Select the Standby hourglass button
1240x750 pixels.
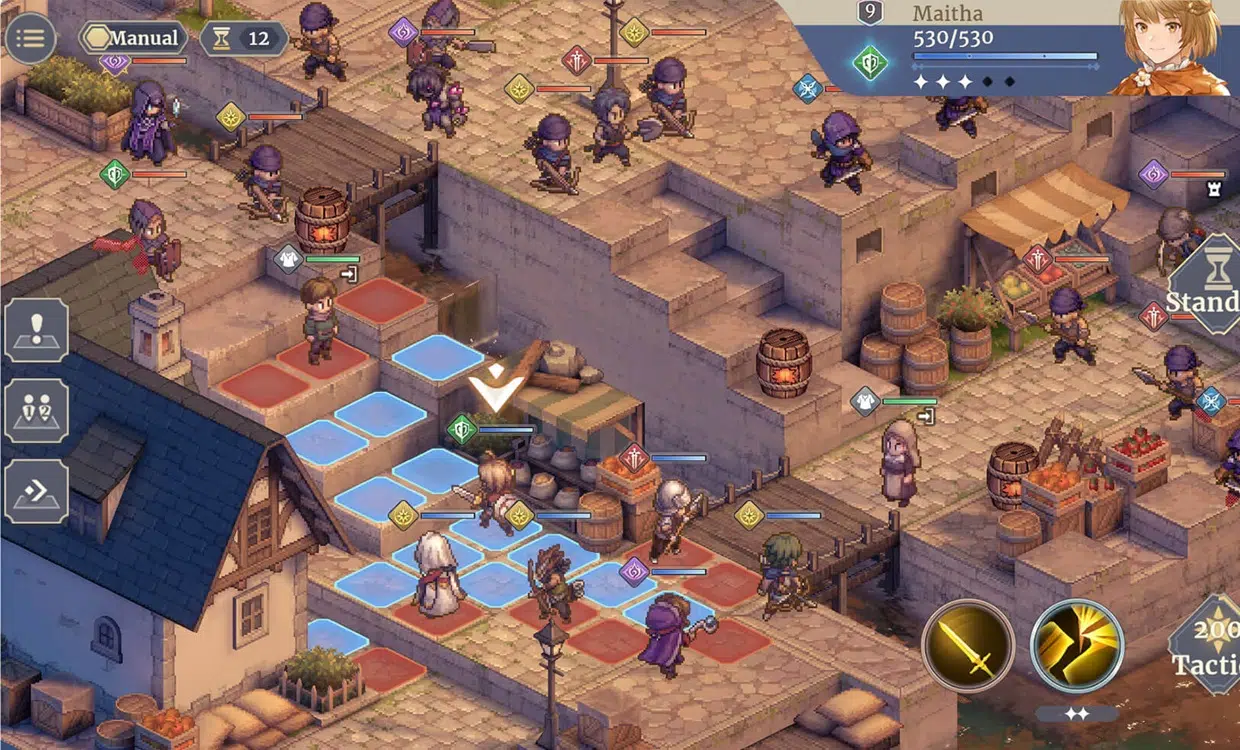(x=1203, y=284)
